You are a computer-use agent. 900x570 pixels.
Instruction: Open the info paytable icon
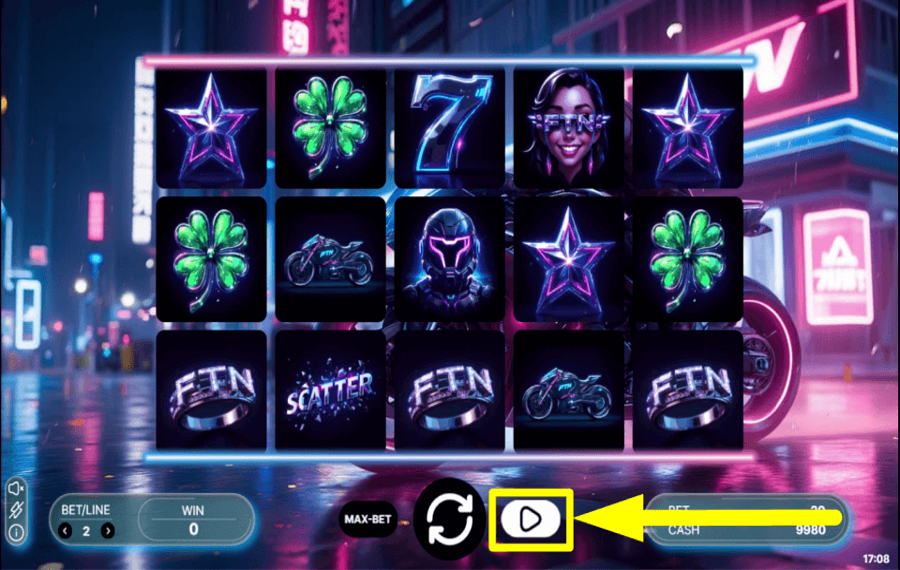(x=18, y=532)
